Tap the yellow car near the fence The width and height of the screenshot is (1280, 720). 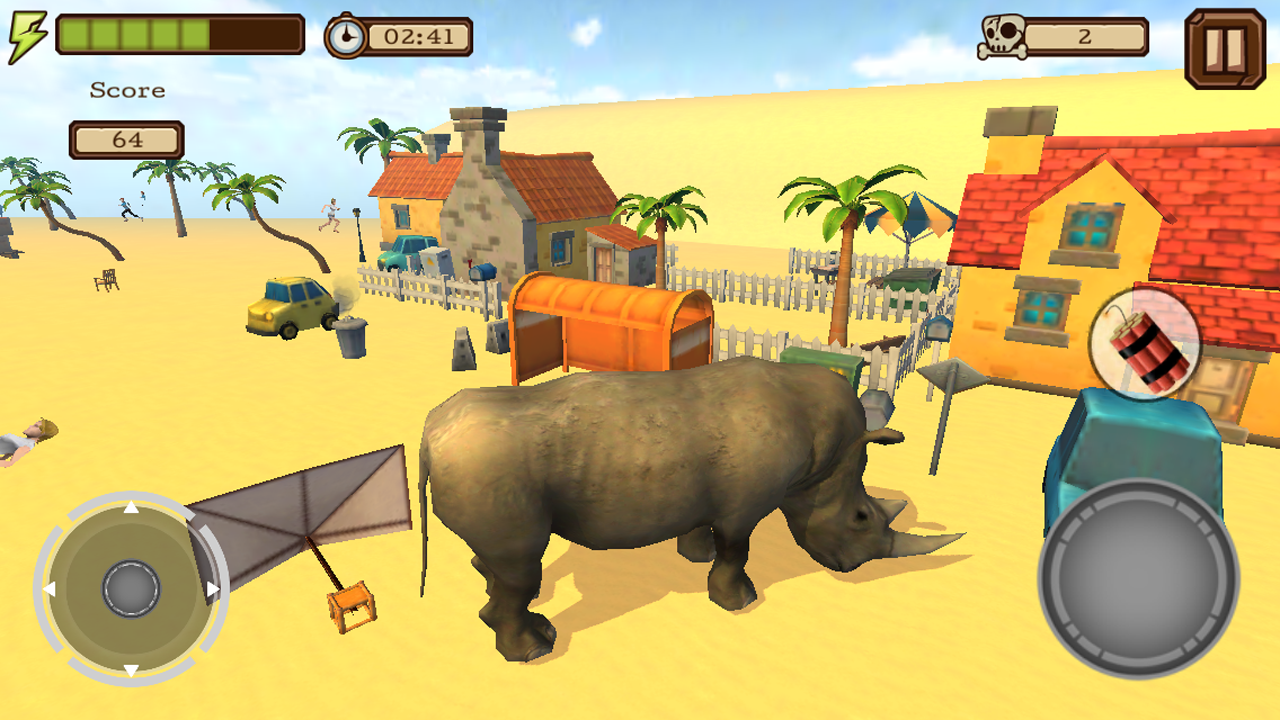[x=289, y=307]
